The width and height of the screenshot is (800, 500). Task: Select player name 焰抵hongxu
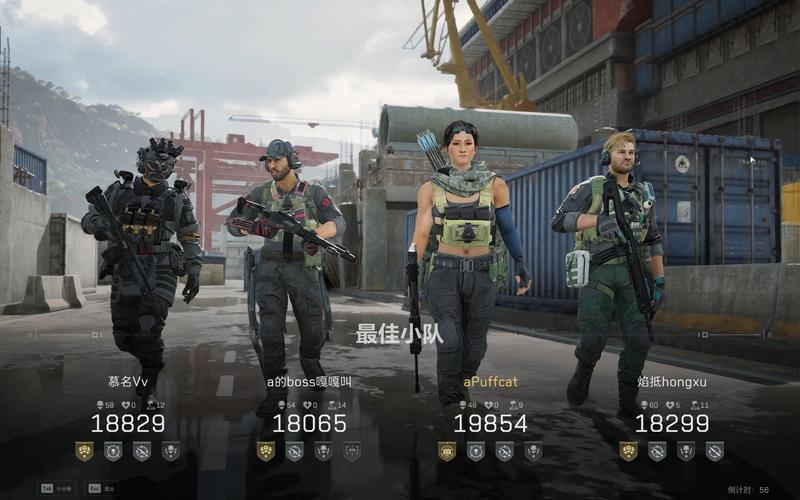[x=671, y=381]
